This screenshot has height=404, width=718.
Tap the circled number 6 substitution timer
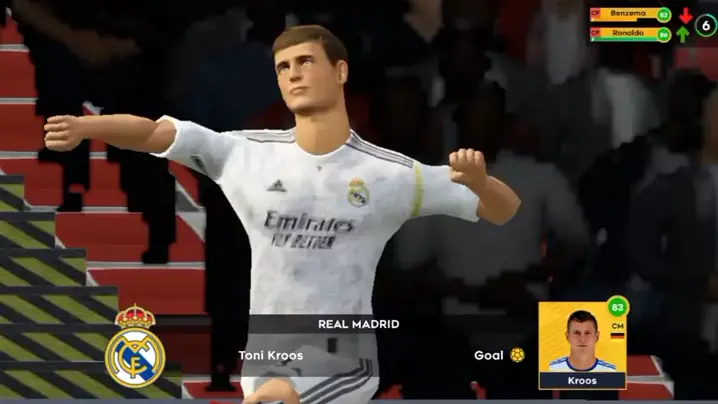point(706,24)
